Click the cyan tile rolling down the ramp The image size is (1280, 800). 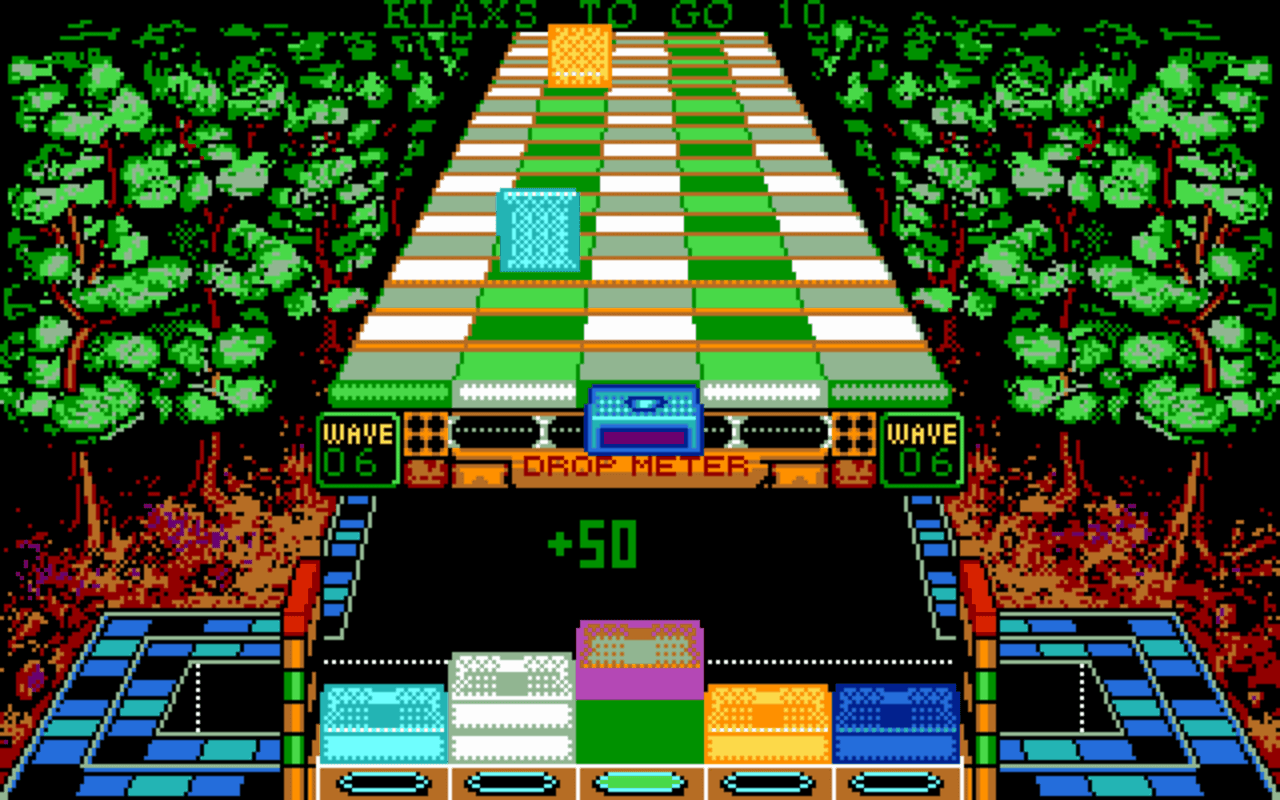[538, 230]
